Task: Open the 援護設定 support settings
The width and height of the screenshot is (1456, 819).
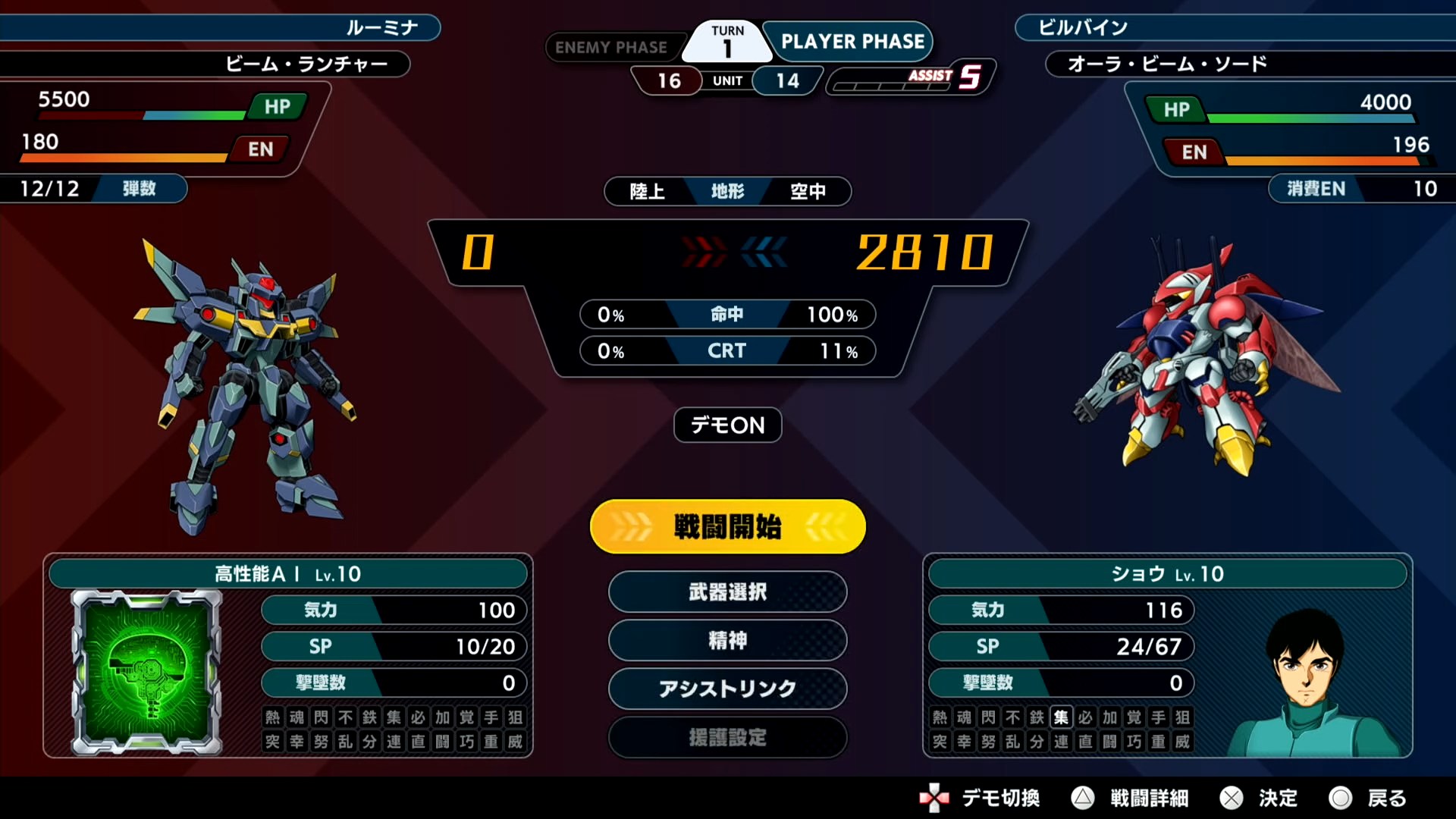Action: coord(727,737)
